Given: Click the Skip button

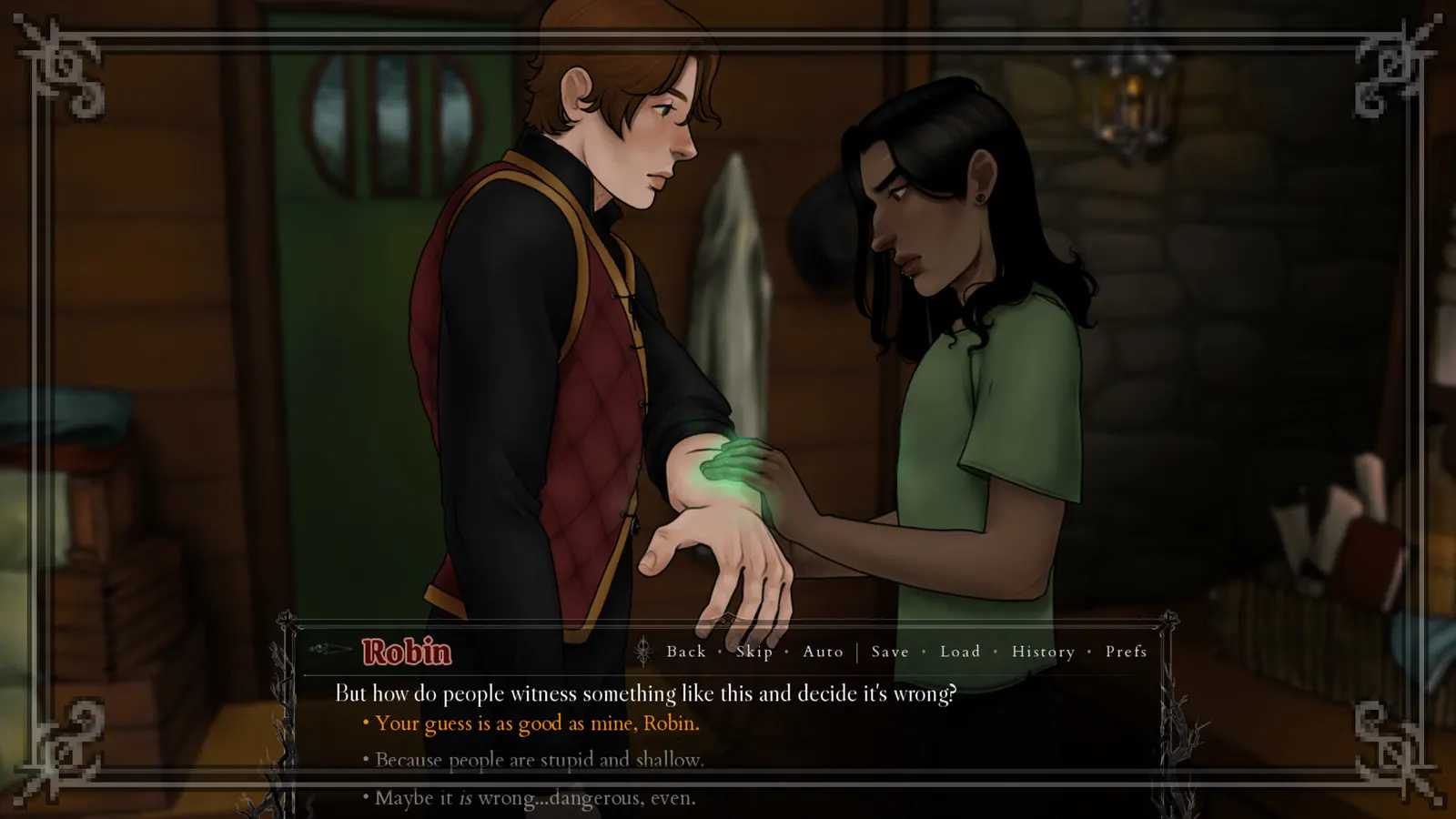Looking at the screenshot, I should (753, 652).
